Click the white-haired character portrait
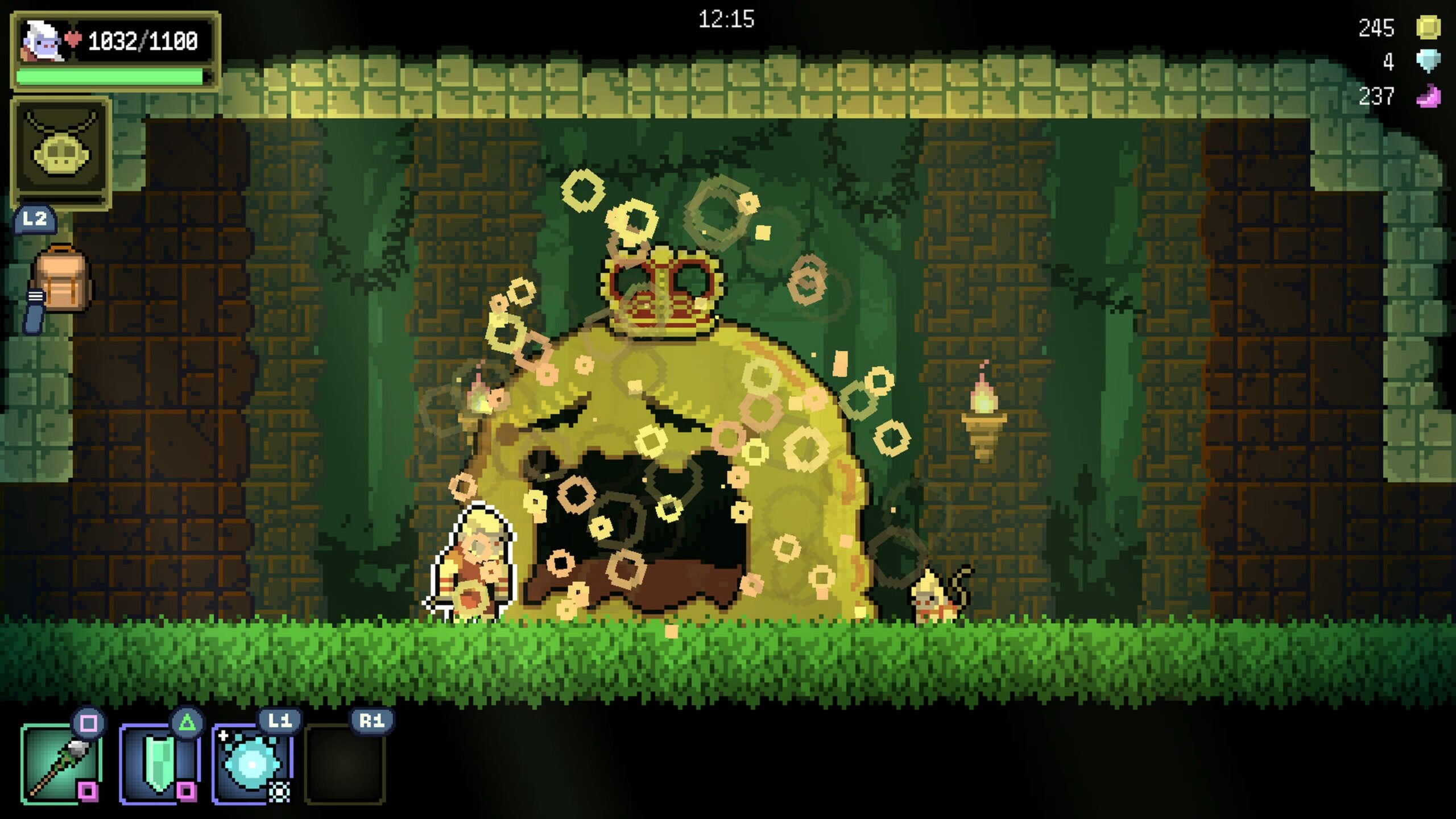 click(42, 41)
